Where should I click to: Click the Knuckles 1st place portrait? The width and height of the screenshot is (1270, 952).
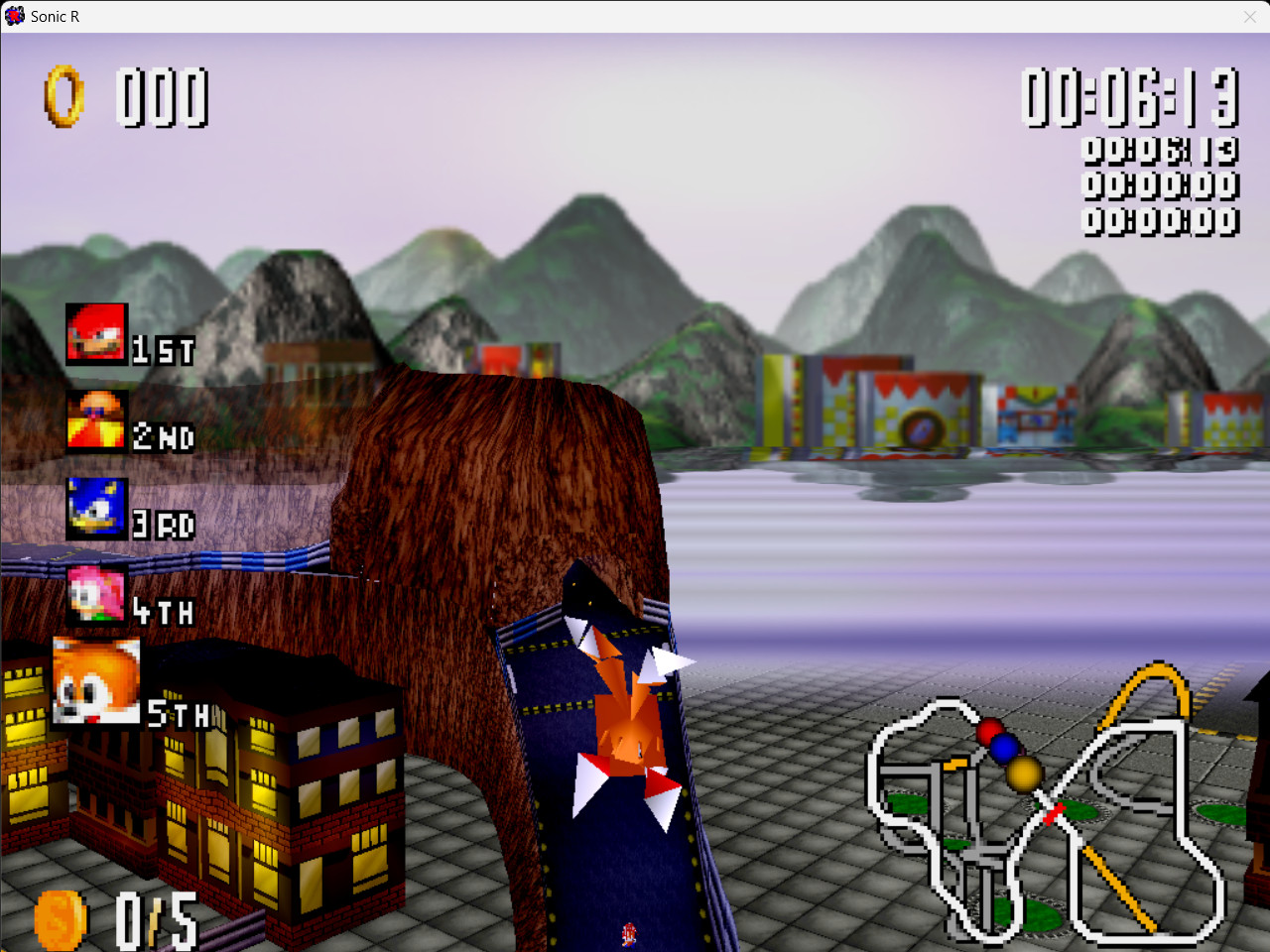point(96,333)
